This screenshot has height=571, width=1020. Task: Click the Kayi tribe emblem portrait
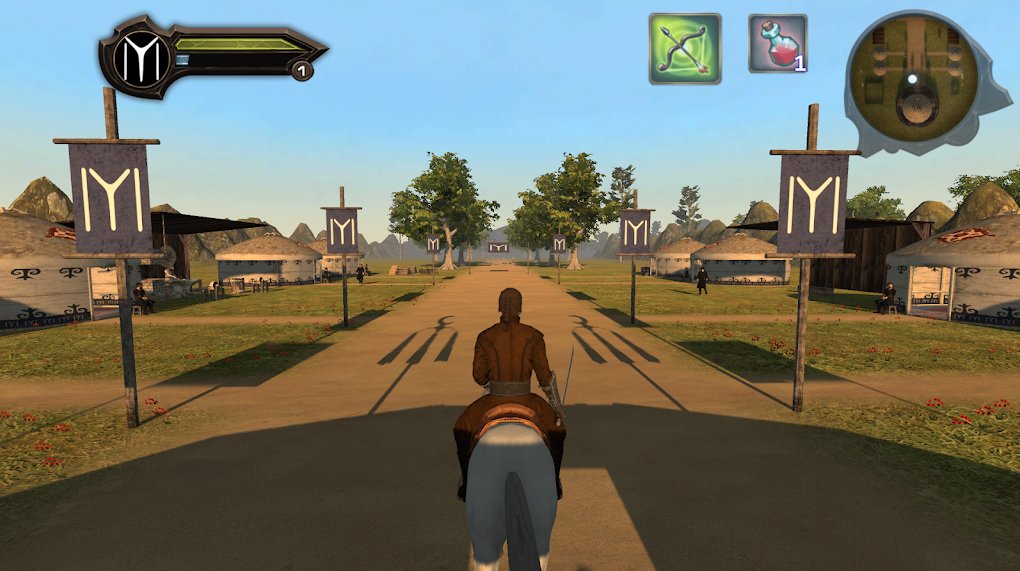[x=141, y=59]
